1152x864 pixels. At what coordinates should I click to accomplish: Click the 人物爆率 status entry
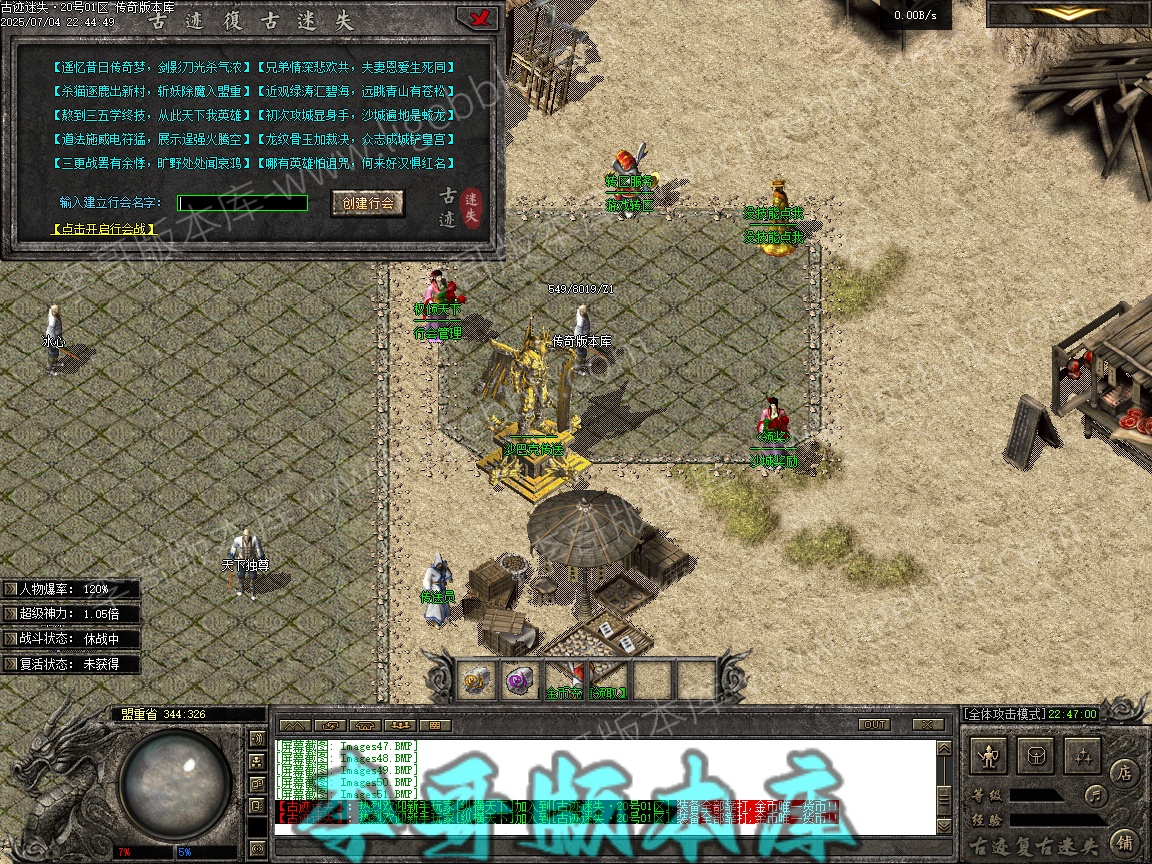[x=70, y=589]
